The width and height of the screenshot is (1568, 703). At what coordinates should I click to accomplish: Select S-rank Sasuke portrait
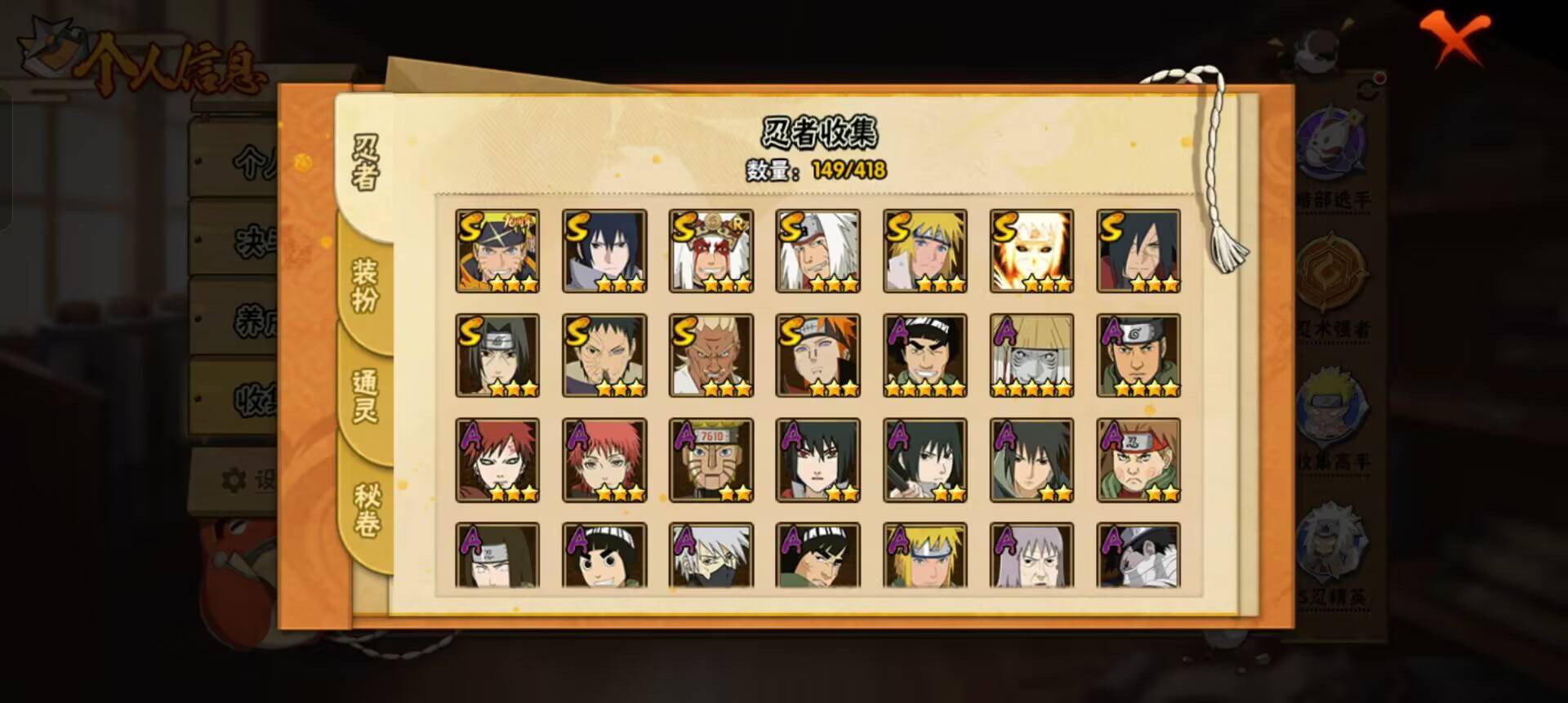click(x=604, y=251)
